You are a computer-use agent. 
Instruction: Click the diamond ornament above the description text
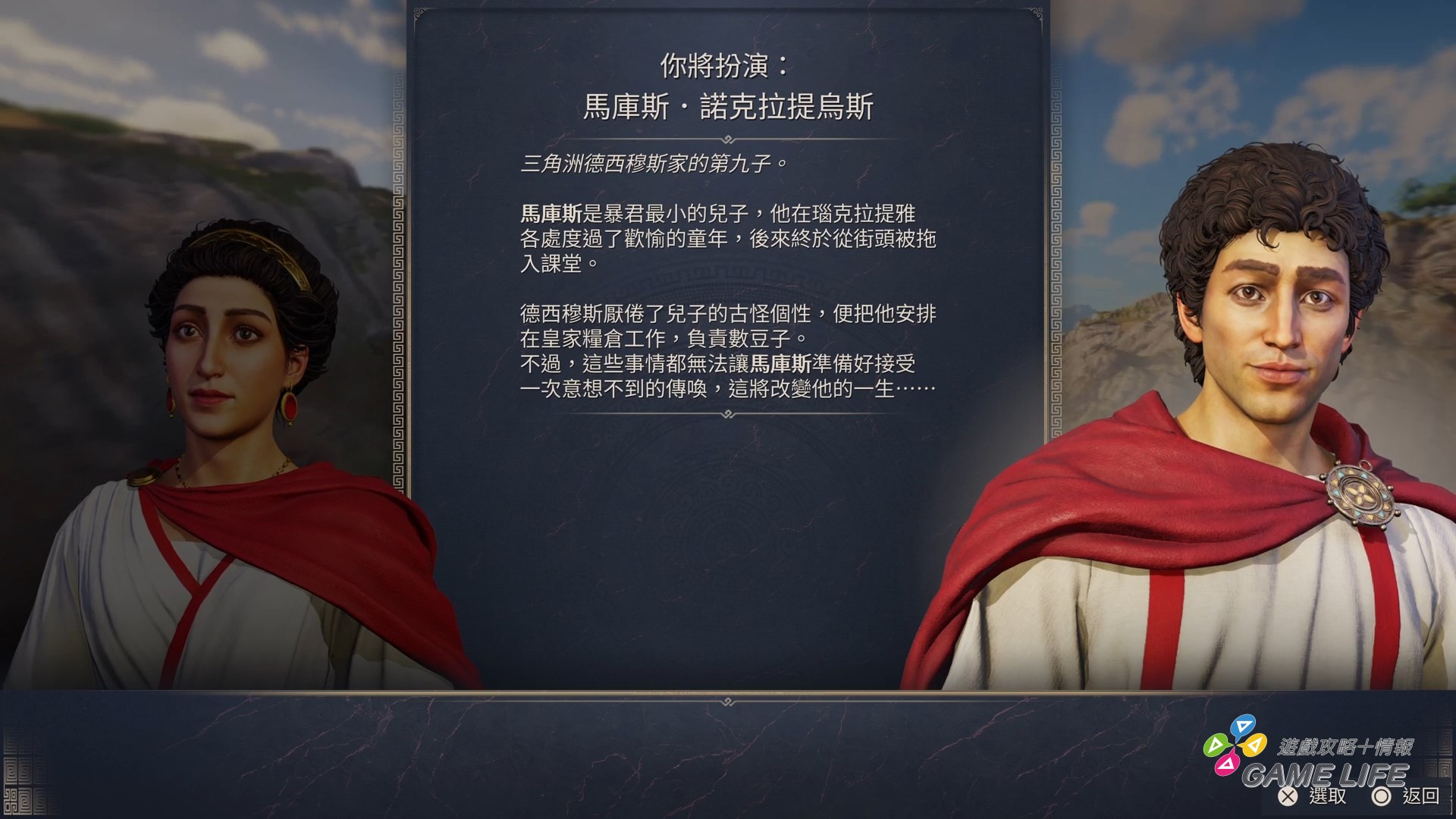pos(726,136)
